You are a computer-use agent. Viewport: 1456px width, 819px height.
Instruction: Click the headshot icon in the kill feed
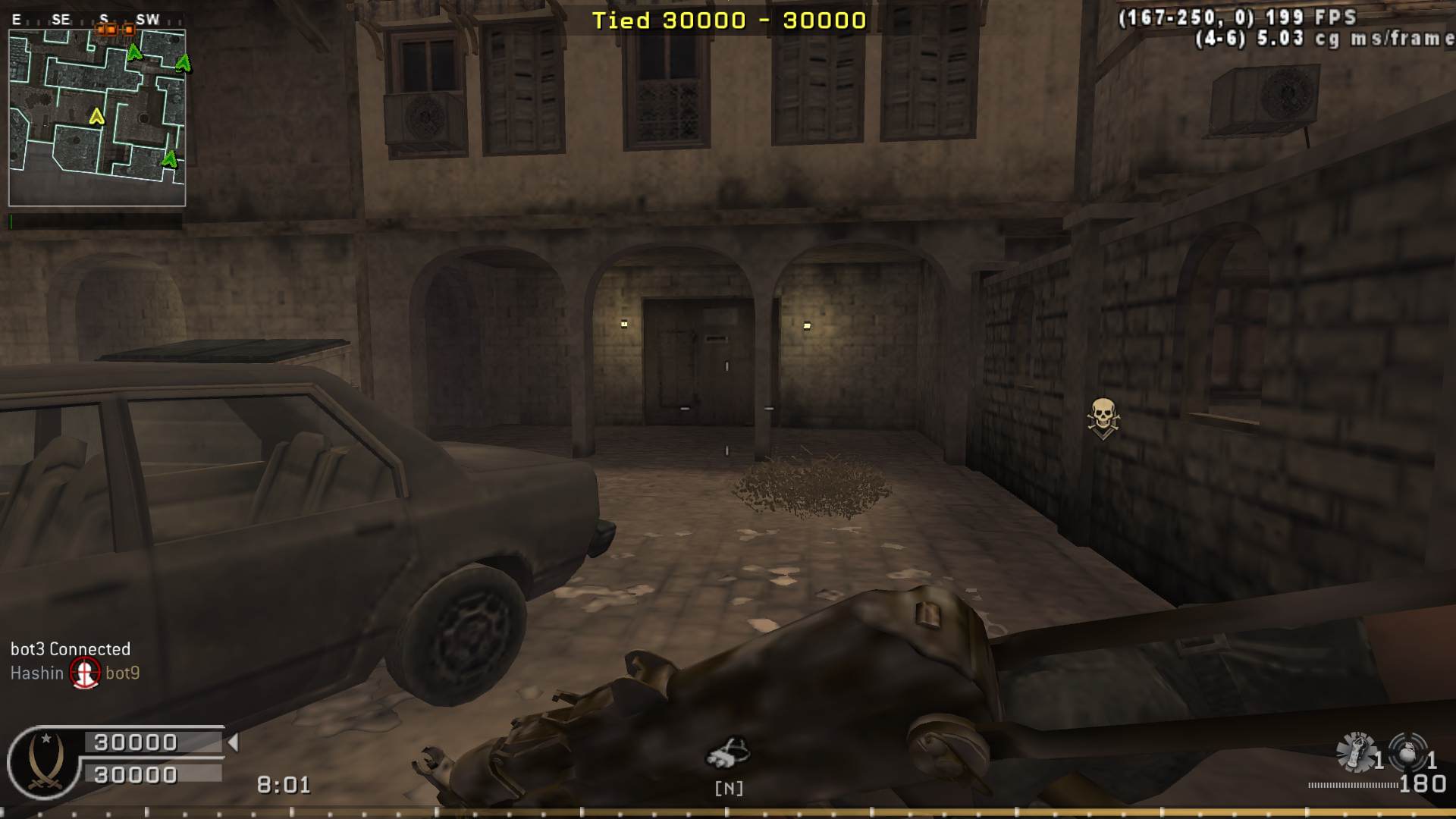pyautogui.click(x=85, y=673)
